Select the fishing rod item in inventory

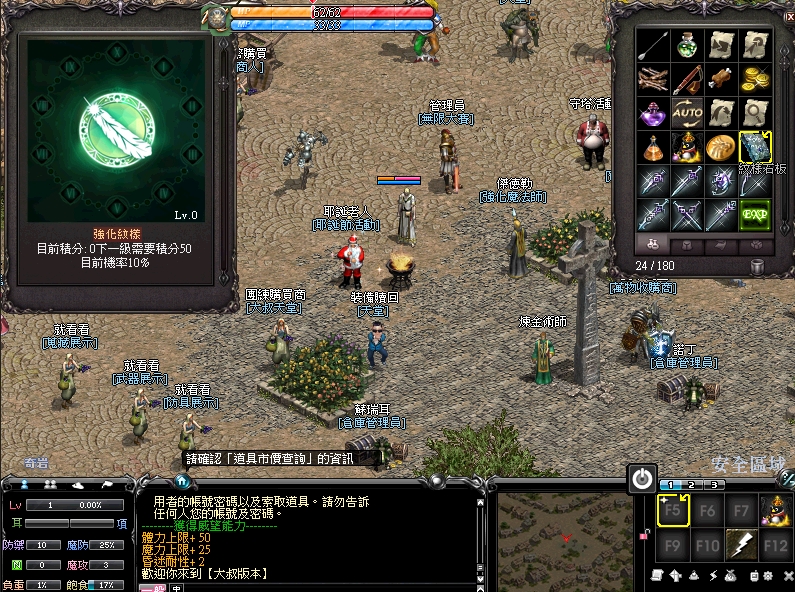(x=687, y=79)
